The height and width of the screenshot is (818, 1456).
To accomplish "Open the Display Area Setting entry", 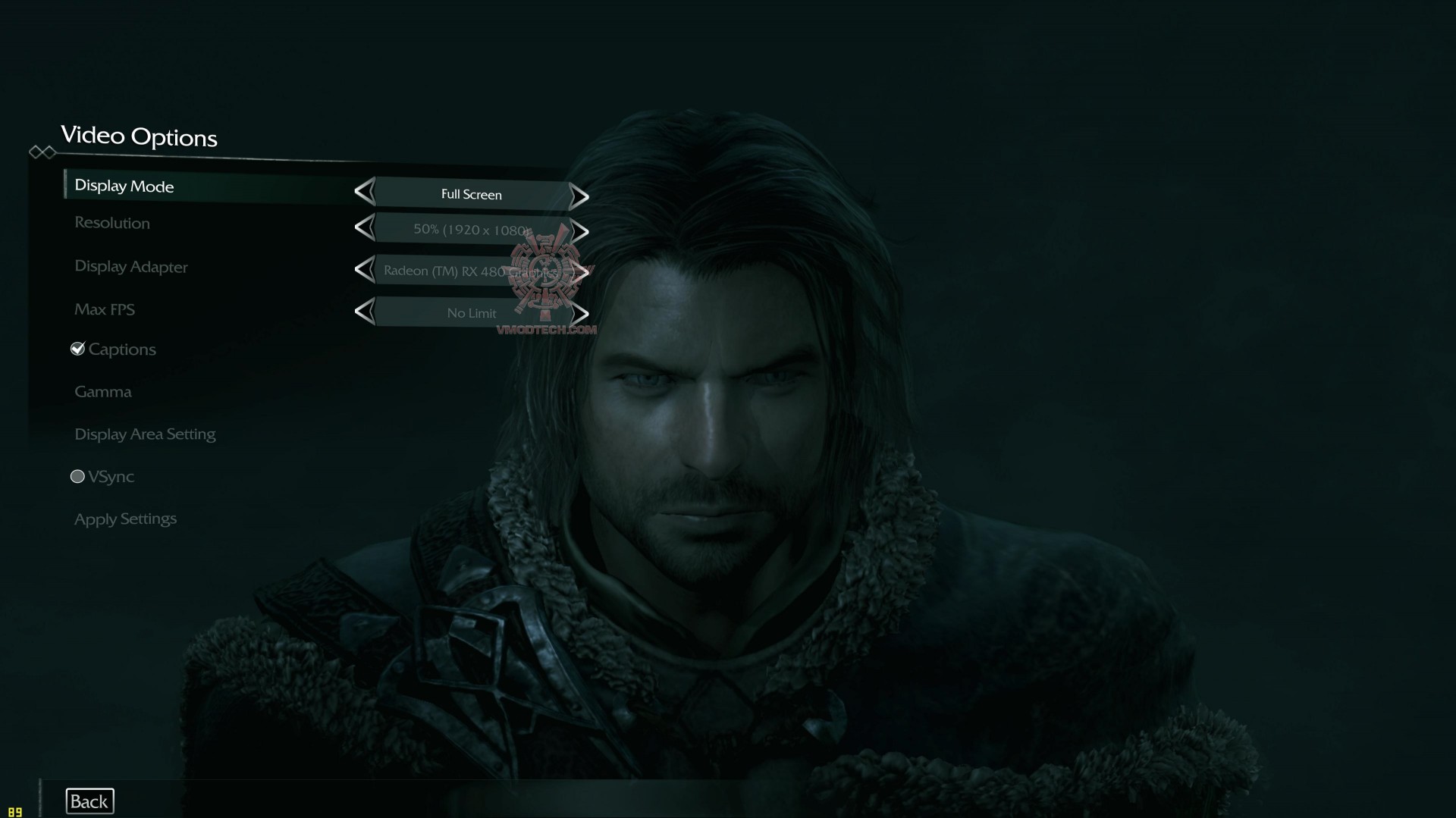I will coord(145,434).
